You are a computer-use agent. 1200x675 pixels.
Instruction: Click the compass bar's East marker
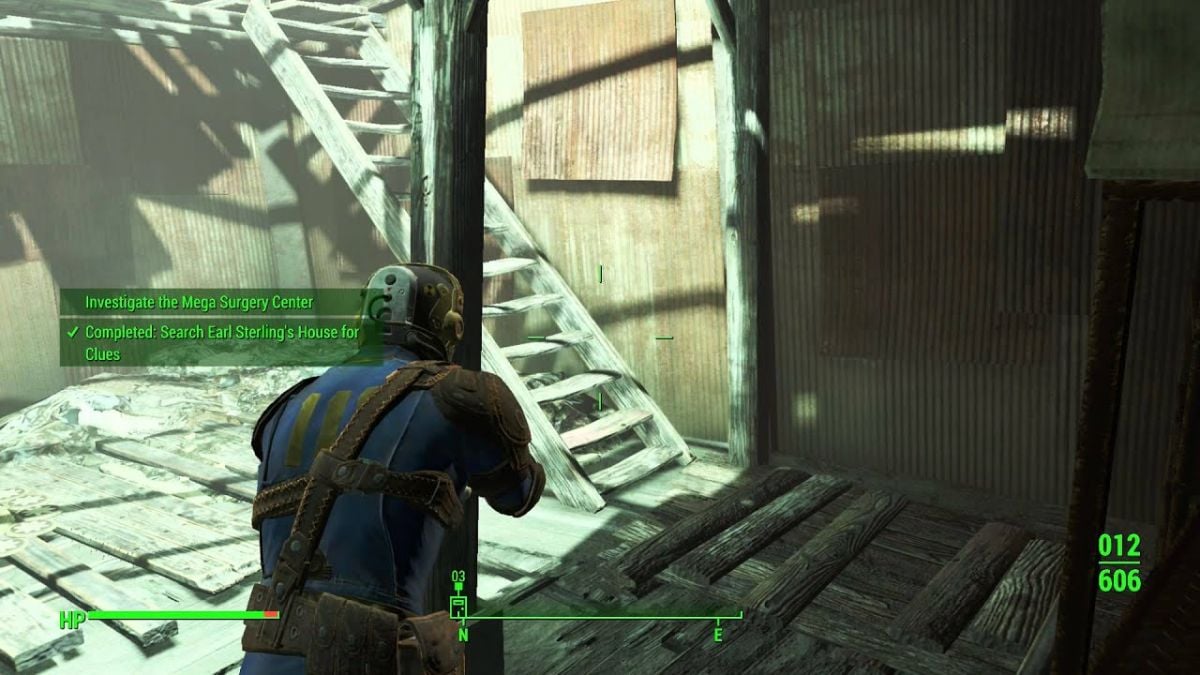(x=717, y=634)
